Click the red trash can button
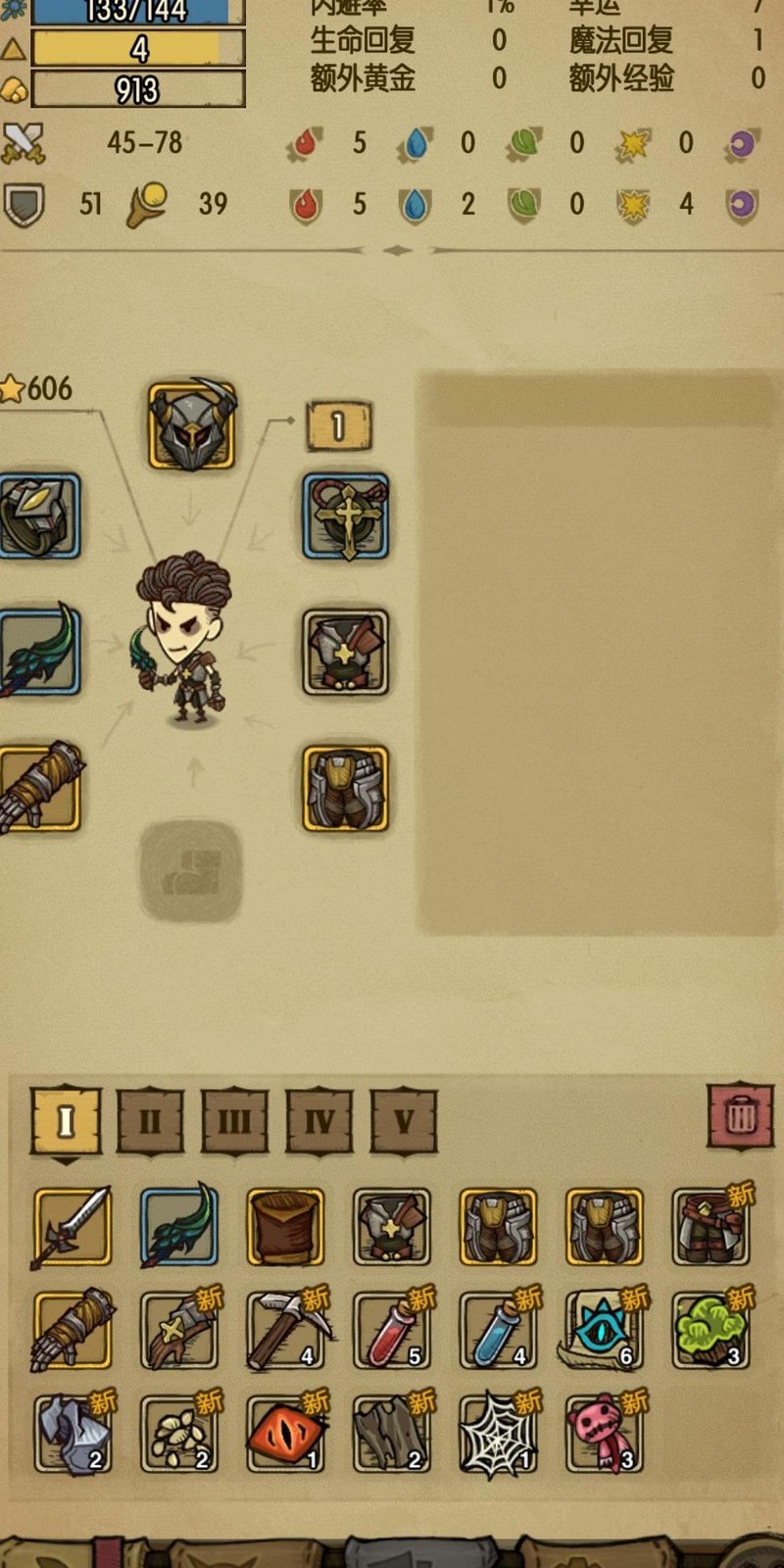The height and width of the screenshot is (1568, 784). tap(741, 1115)
